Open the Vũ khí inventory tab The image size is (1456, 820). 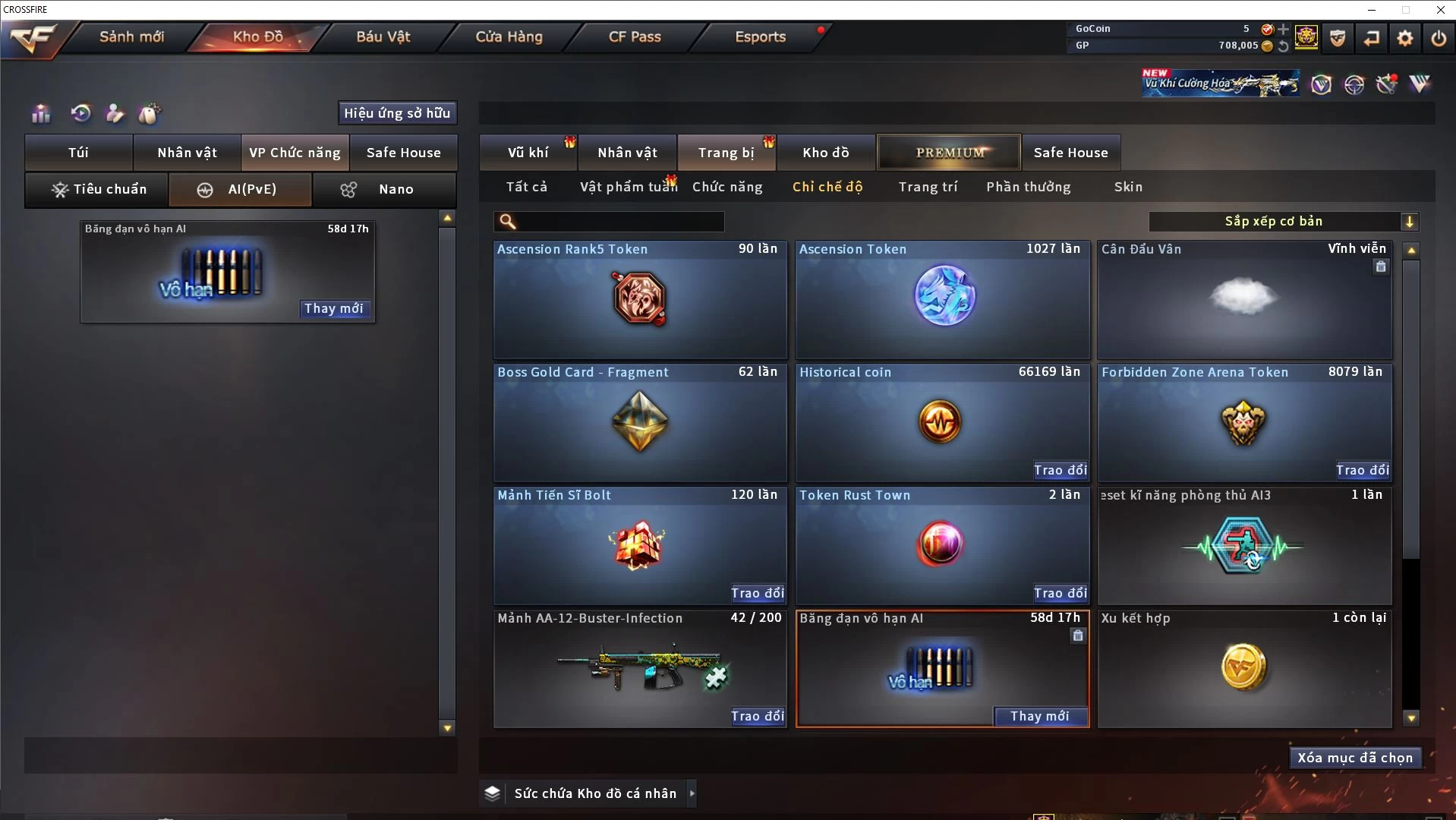pos(528,153)
